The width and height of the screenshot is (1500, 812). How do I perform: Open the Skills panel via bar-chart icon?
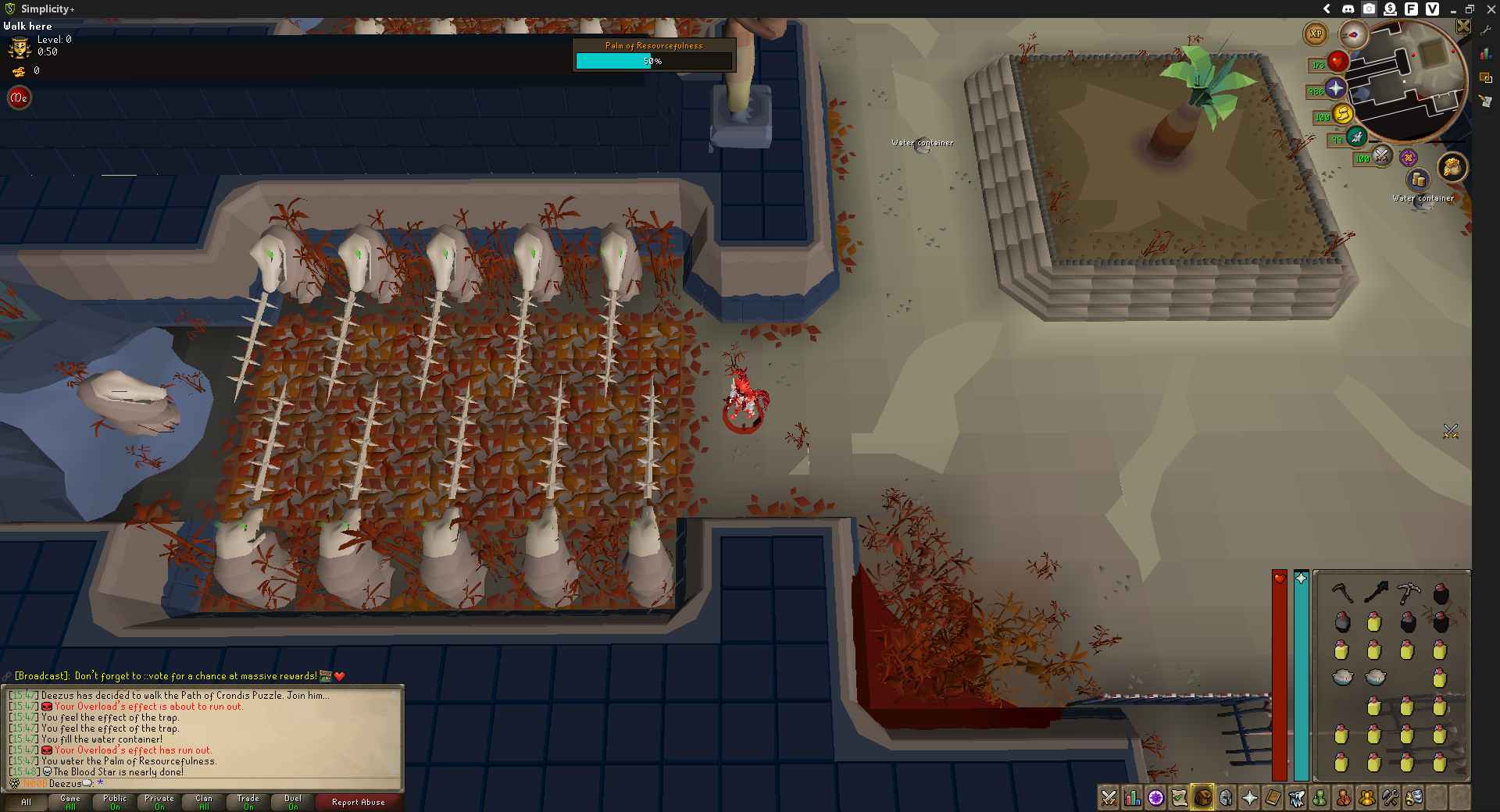tap(1132, 798)
